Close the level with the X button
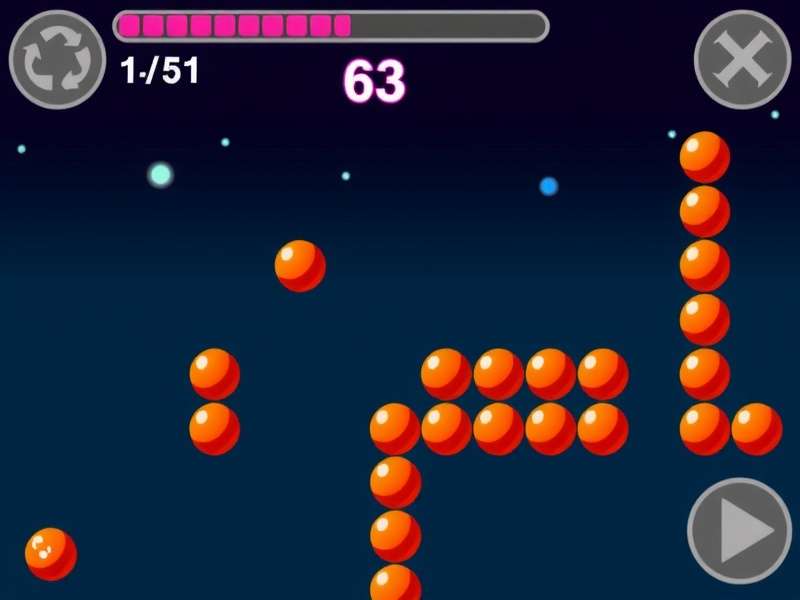Viewport: 800px width, 600px height. (742, 59)
